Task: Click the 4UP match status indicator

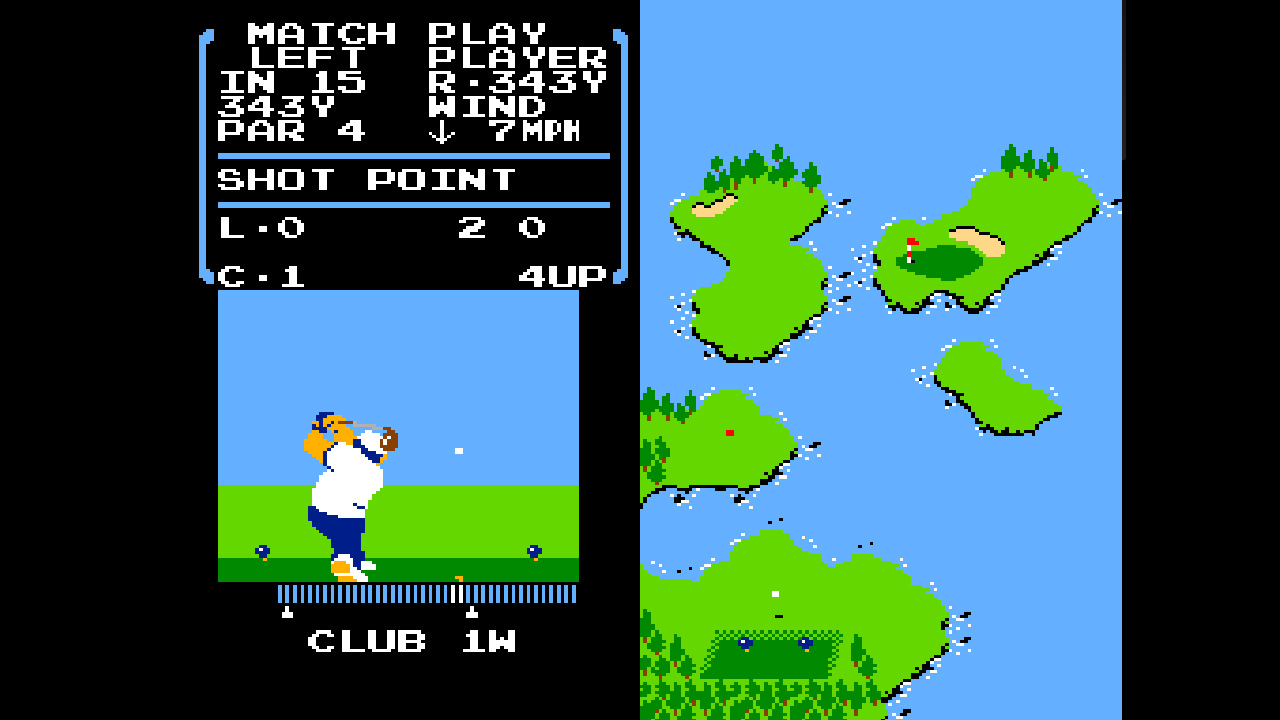Action: pyautogui.click(x=563, y=276)
